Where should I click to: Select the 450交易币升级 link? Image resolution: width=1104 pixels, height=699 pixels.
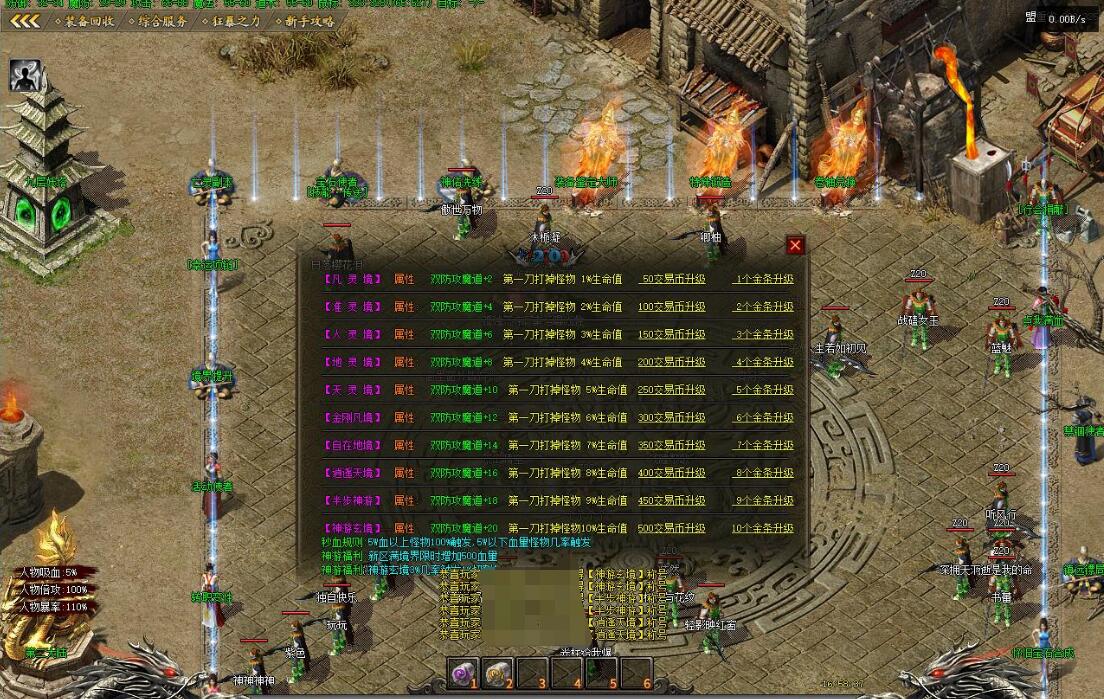click(x=672, y=500)
